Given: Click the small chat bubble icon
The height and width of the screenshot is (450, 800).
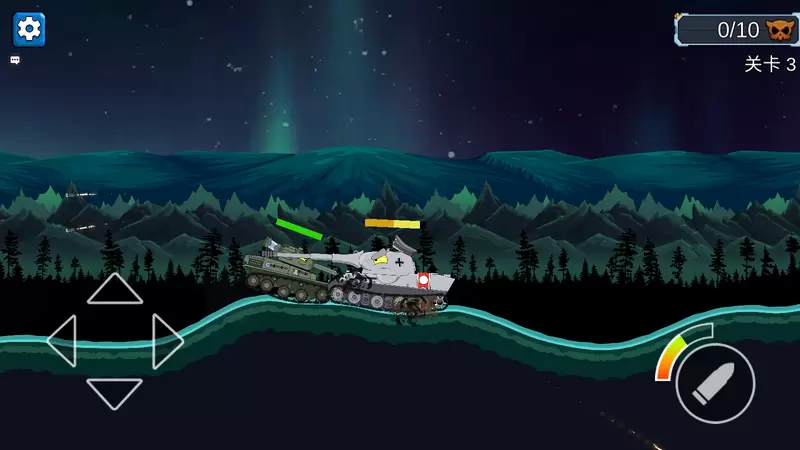Looking at the screenshot, I should (x=16, y=60).
